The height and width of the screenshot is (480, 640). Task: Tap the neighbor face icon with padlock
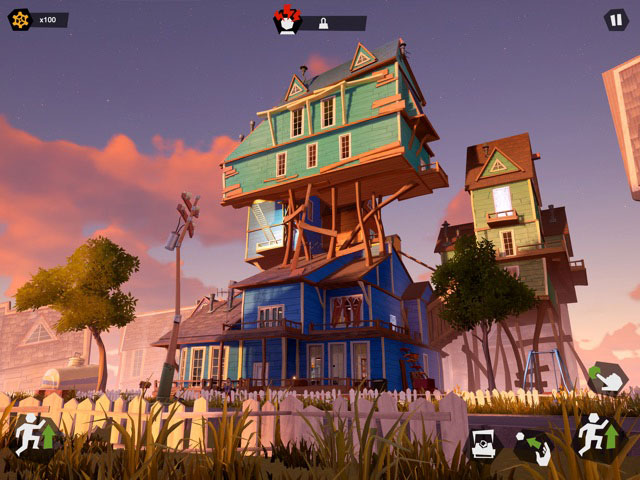tap(289, 20)
